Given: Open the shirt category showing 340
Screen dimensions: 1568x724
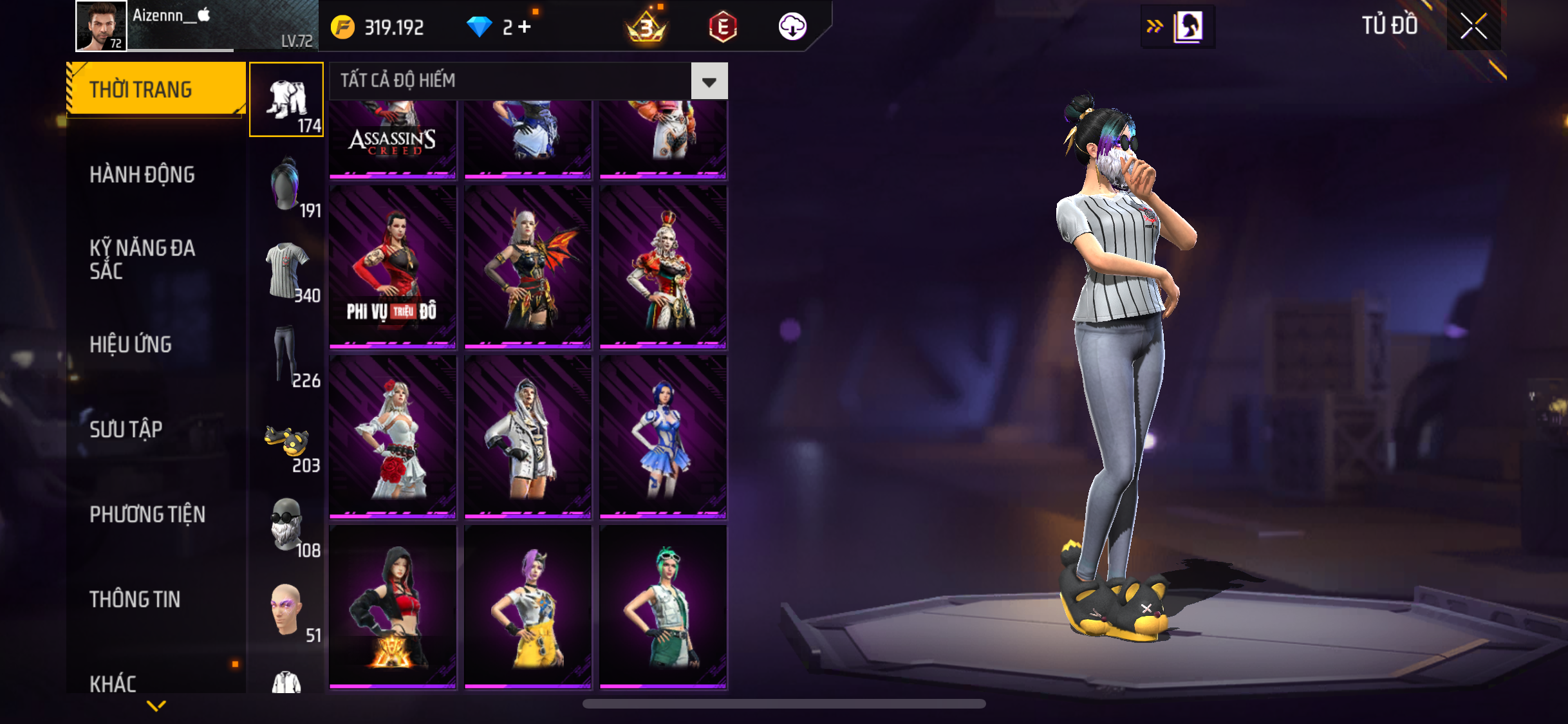Looking at the screenshot, I should (x=286, y=272).
